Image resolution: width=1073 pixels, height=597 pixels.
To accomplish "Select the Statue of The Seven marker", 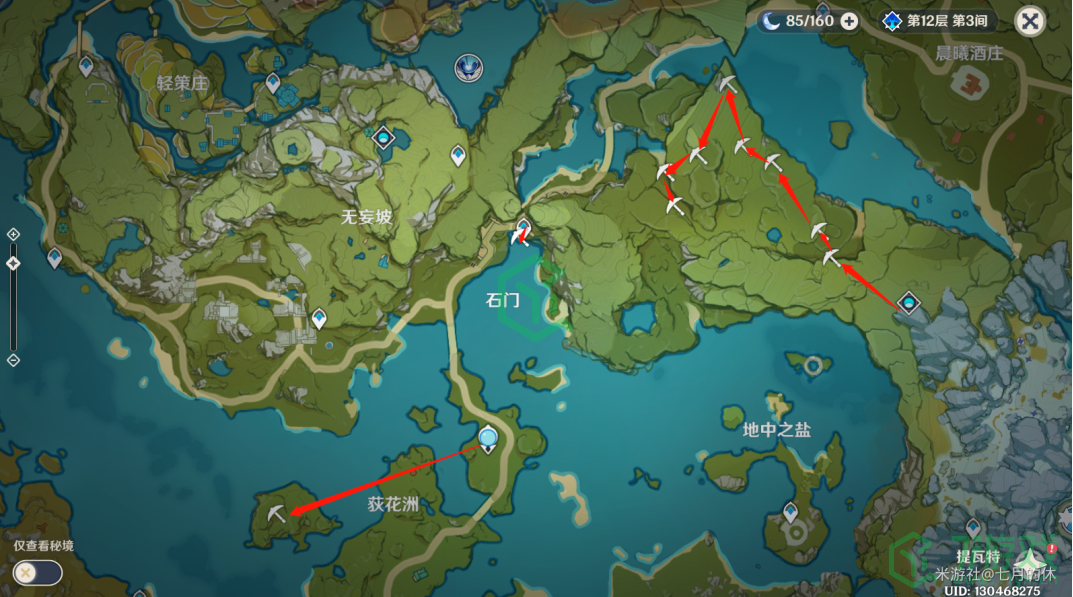I will (x=468, y=67).
